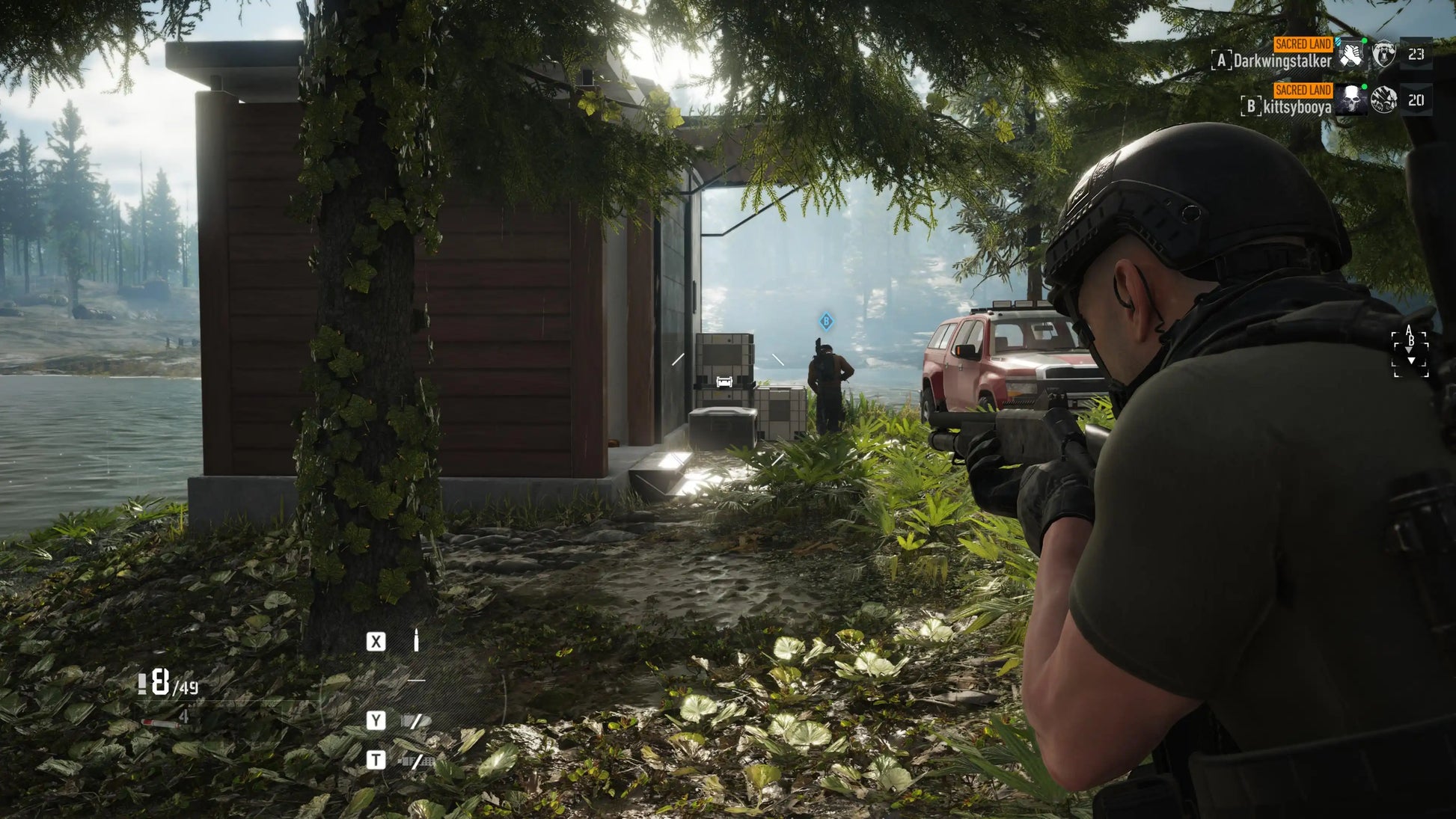Select the magazine loadout icon next to T
The height and width of the screenshot is (819, 1456).
tap(417, 761)
